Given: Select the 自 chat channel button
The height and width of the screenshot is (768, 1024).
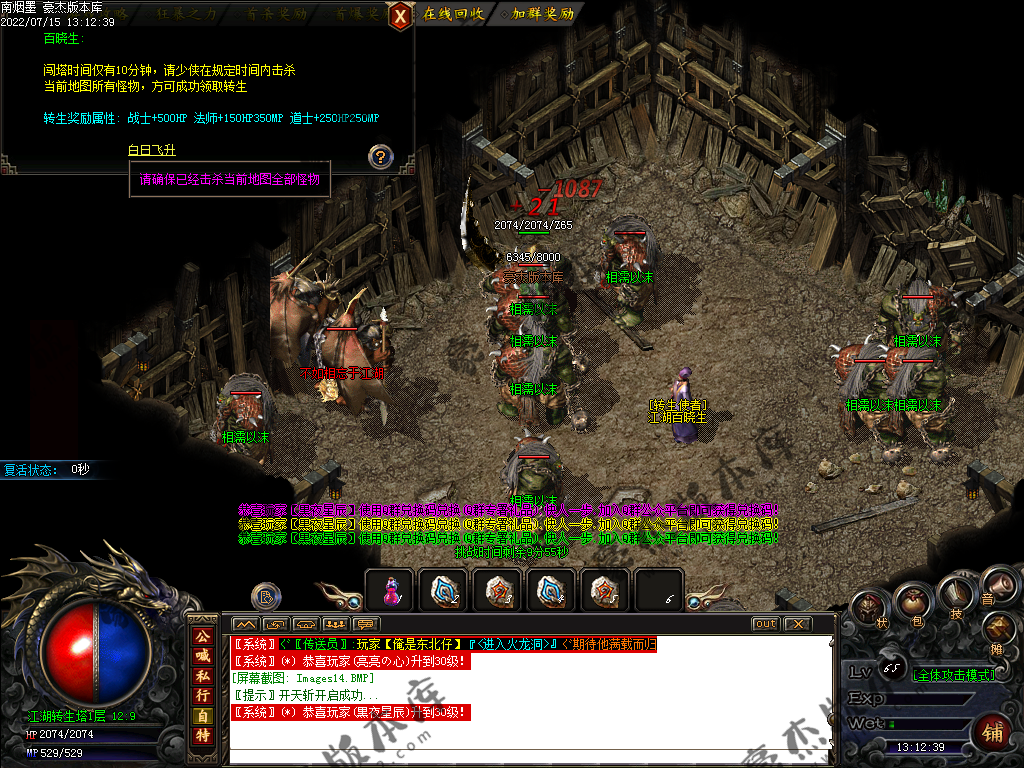Looking at the screenshot, I should [203, 715].
